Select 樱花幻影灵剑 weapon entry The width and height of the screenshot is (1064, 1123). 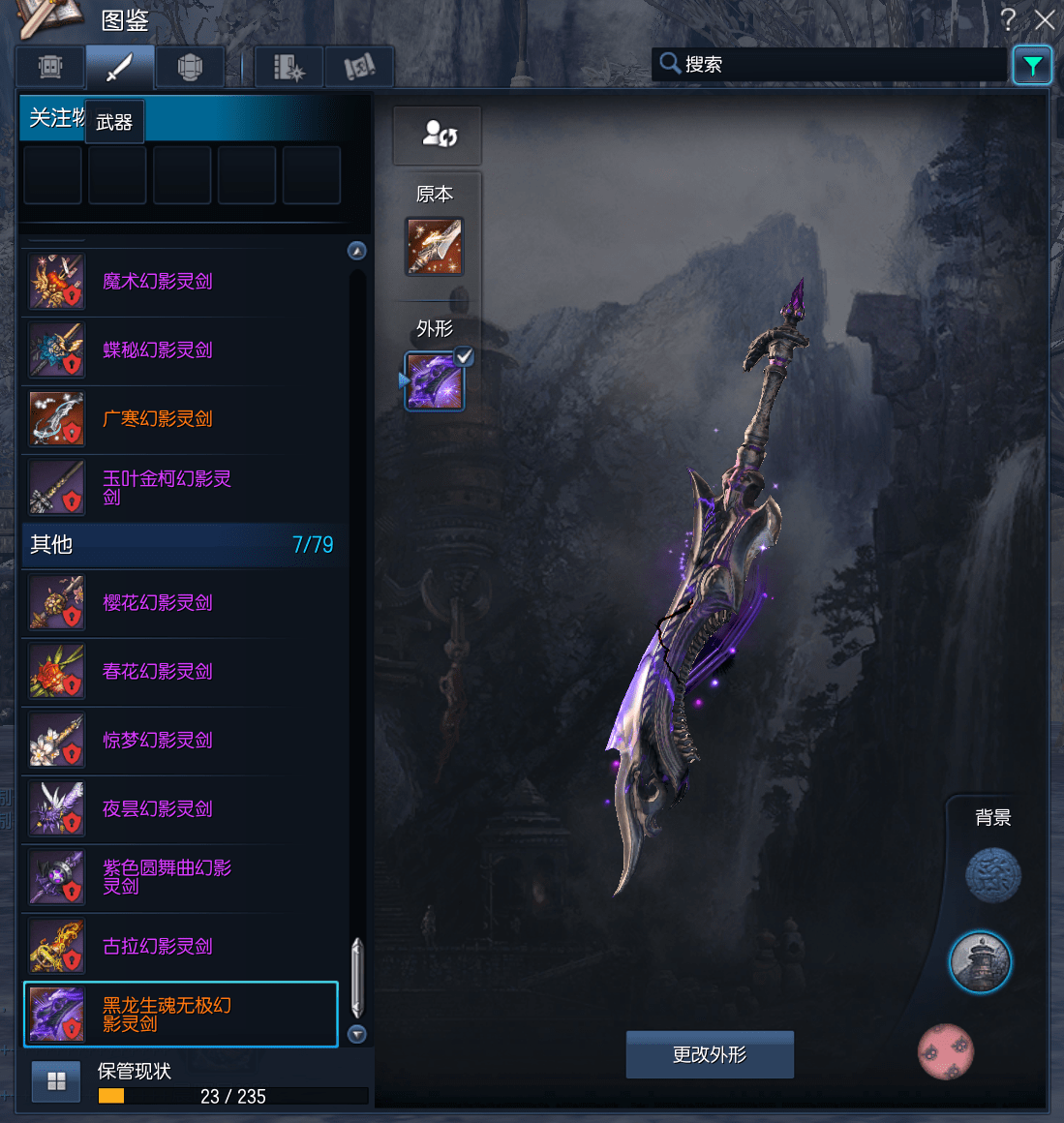click(x=179, y=603)
